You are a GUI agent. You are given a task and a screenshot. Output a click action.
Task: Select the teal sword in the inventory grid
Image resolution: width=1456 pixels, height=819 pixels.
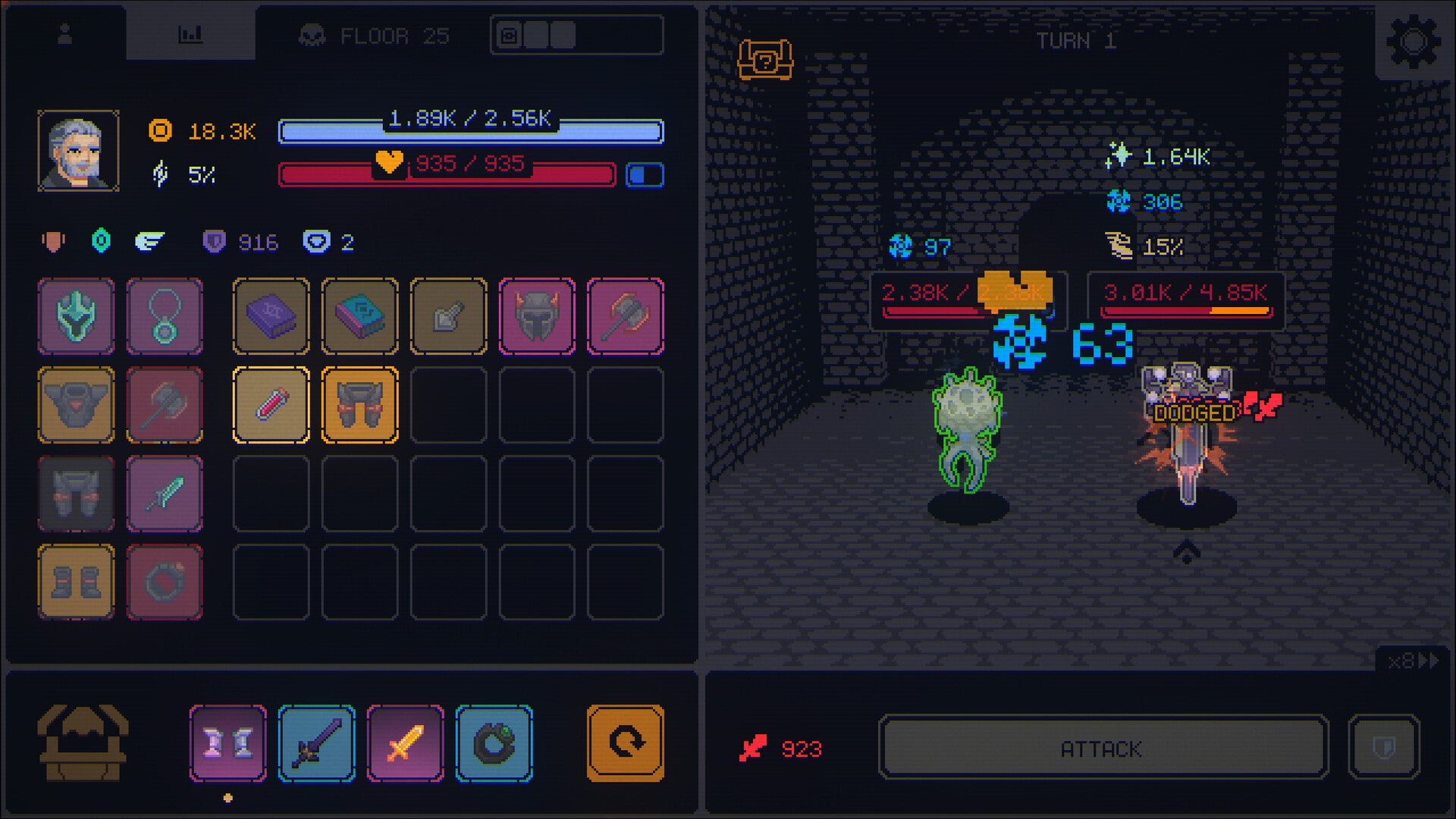(x=165, y=494)
